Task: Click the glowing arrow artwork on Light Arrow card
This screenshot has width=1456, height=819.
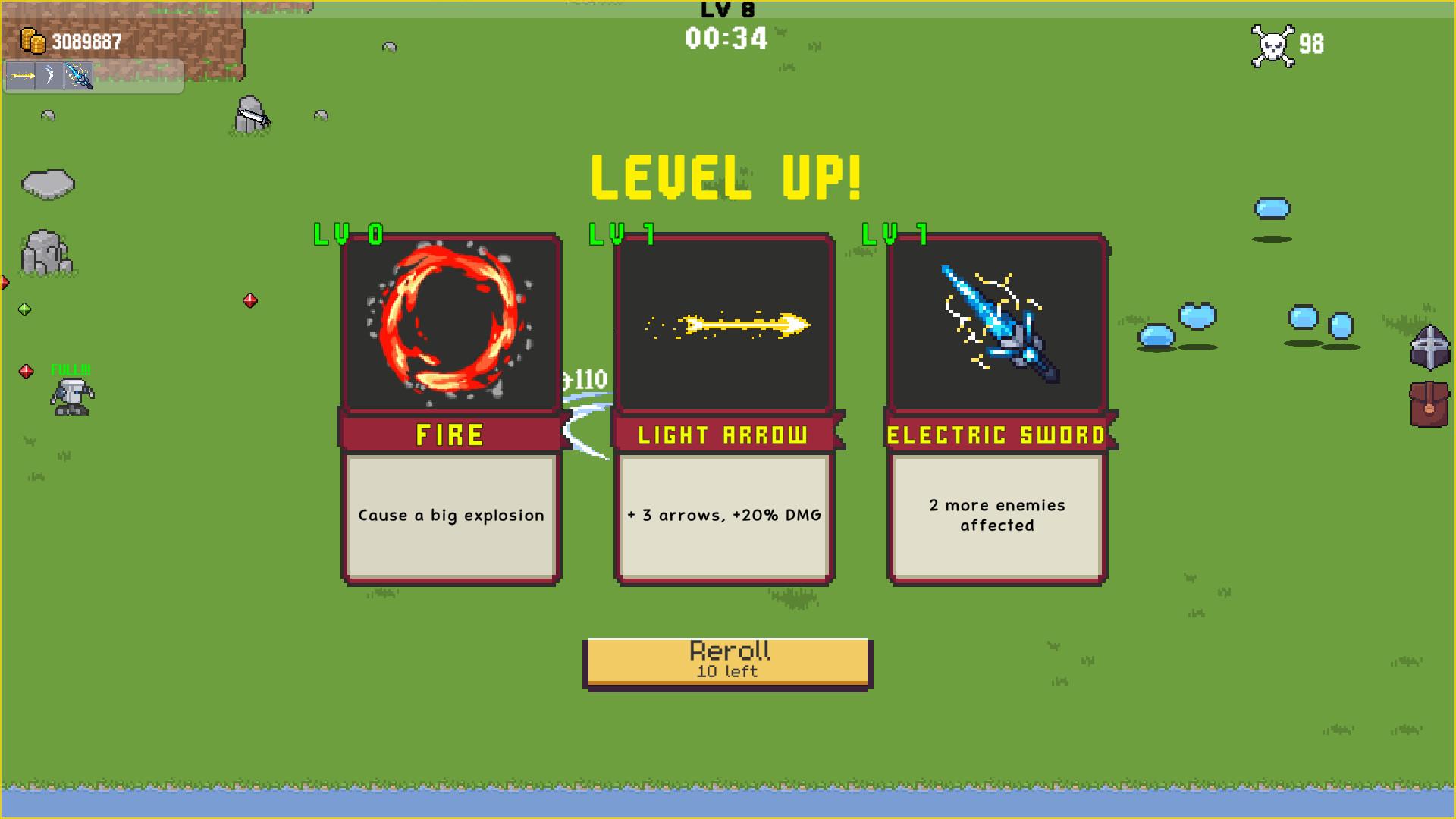Action: [x=724, y=324]
